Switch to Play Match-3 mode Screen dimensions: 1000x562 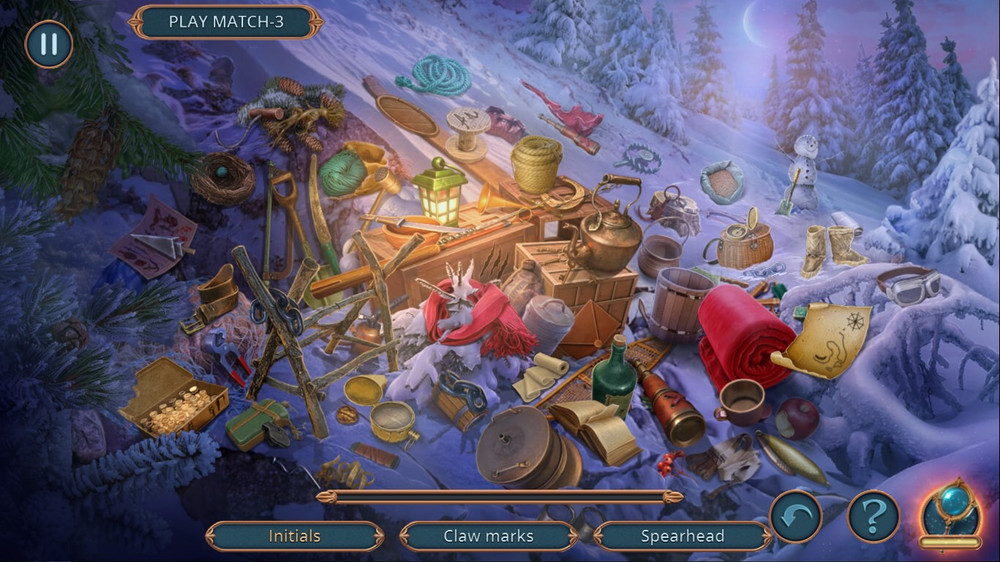[226, 22]
